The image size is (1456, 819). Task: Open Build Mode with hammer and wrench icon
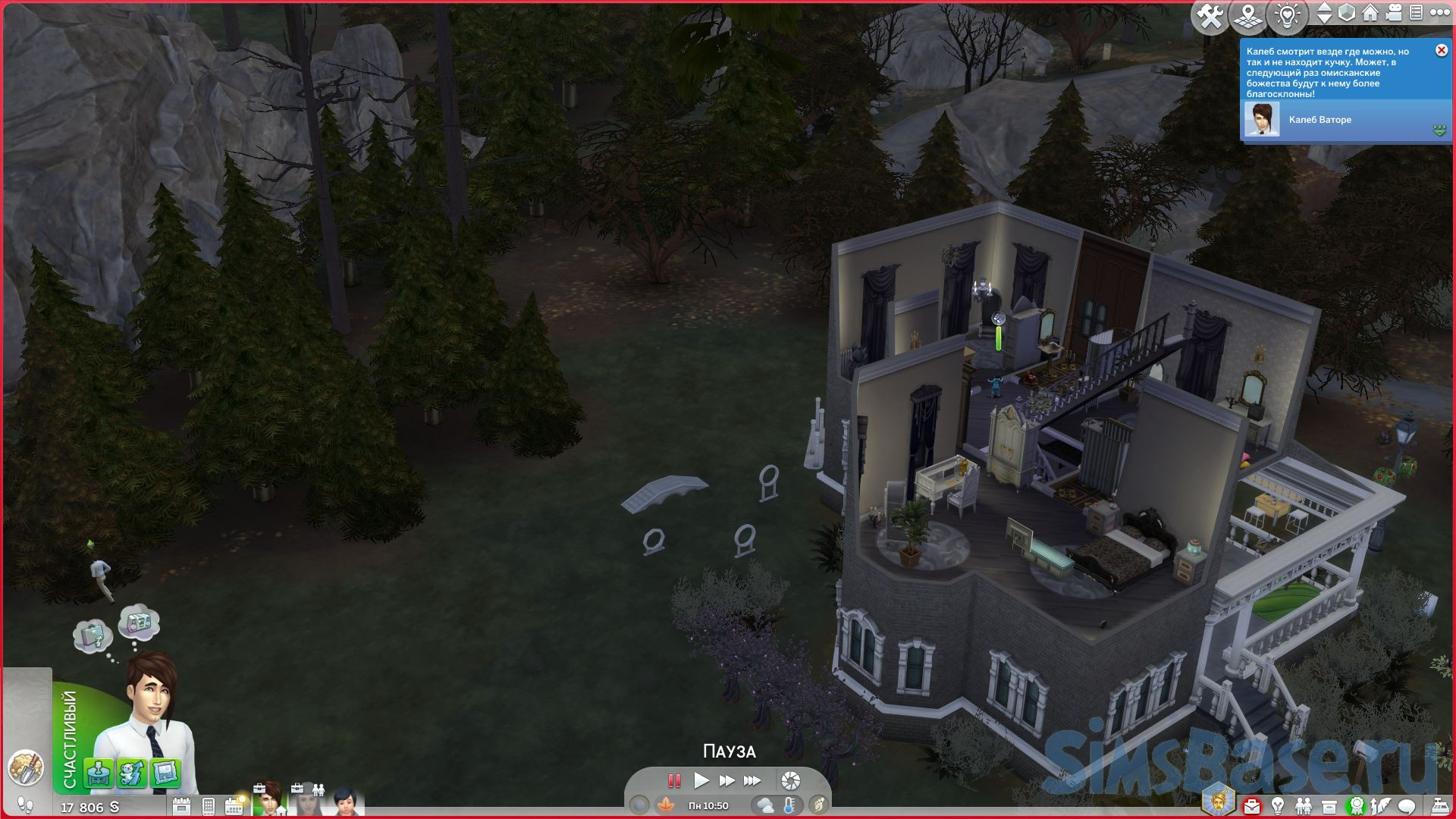coord(1209,16)
